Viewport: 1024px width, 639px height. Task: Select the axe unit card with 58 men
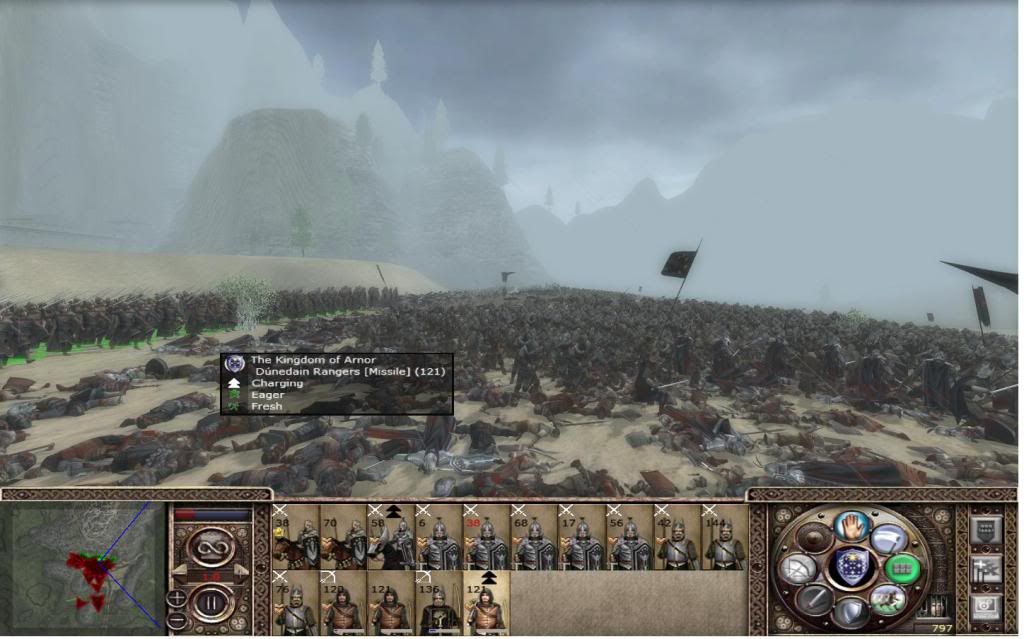click(x=390, y=538)
